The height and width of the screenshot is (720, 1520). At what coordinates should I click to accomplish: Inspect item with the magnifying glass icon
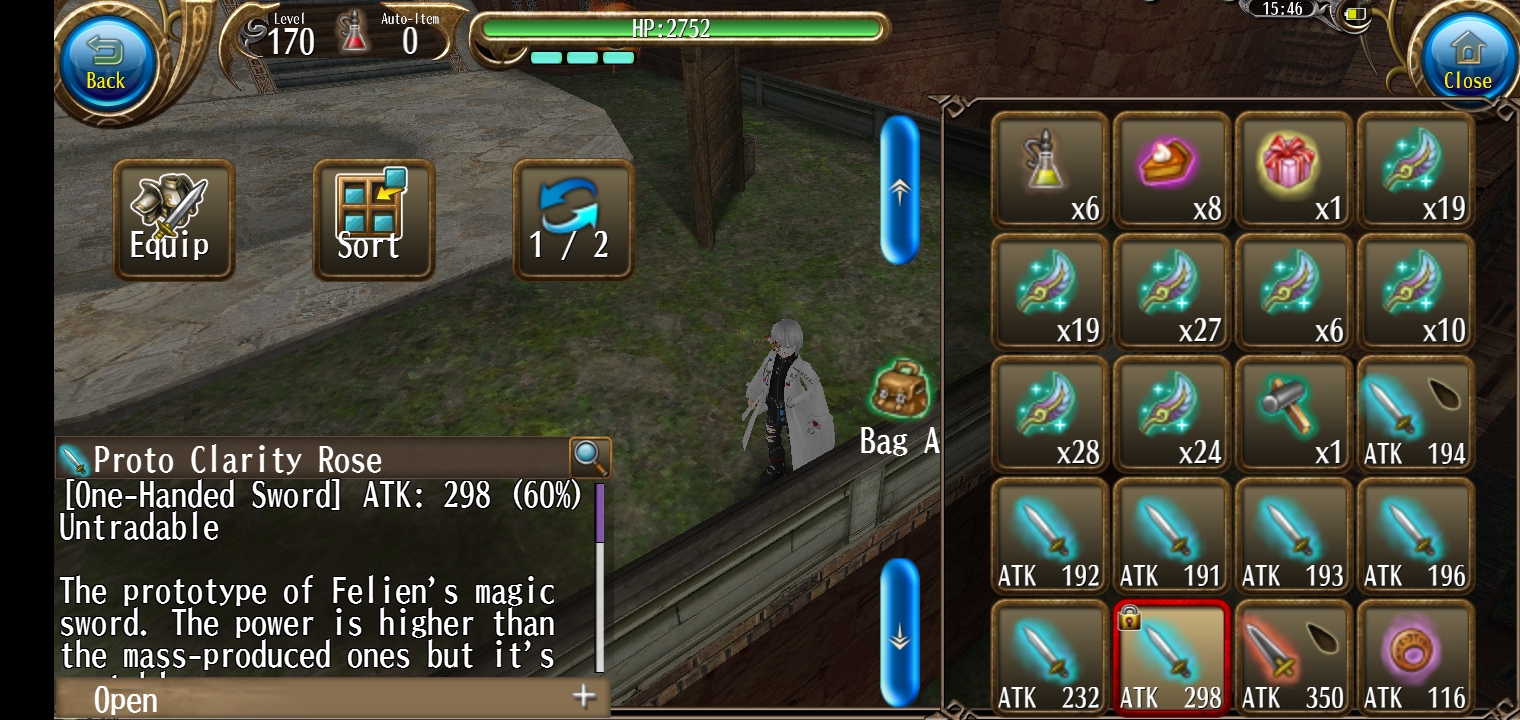tap(590, 458)
